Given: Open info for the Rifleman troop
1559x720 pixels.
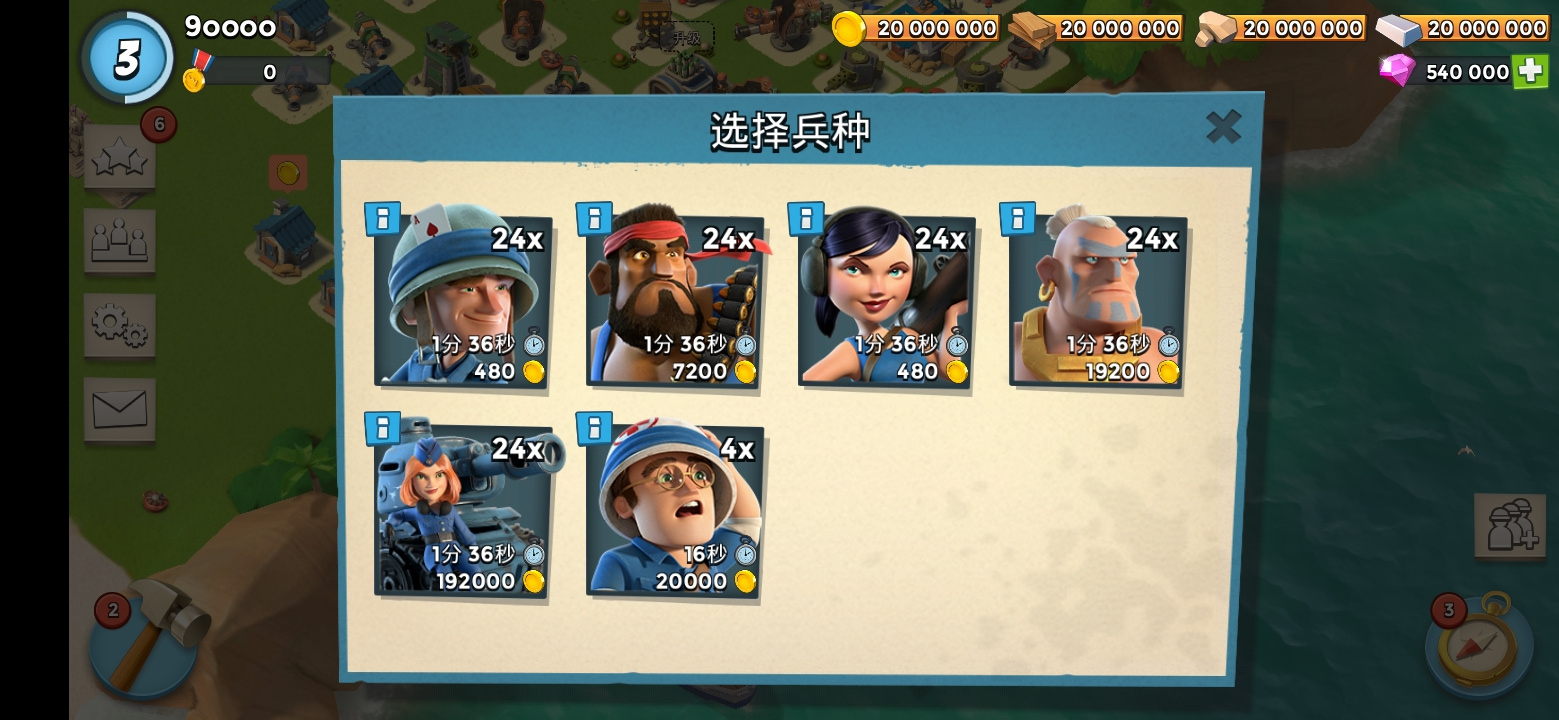Looking at the screenshot, I should click(x=383, y=217).
